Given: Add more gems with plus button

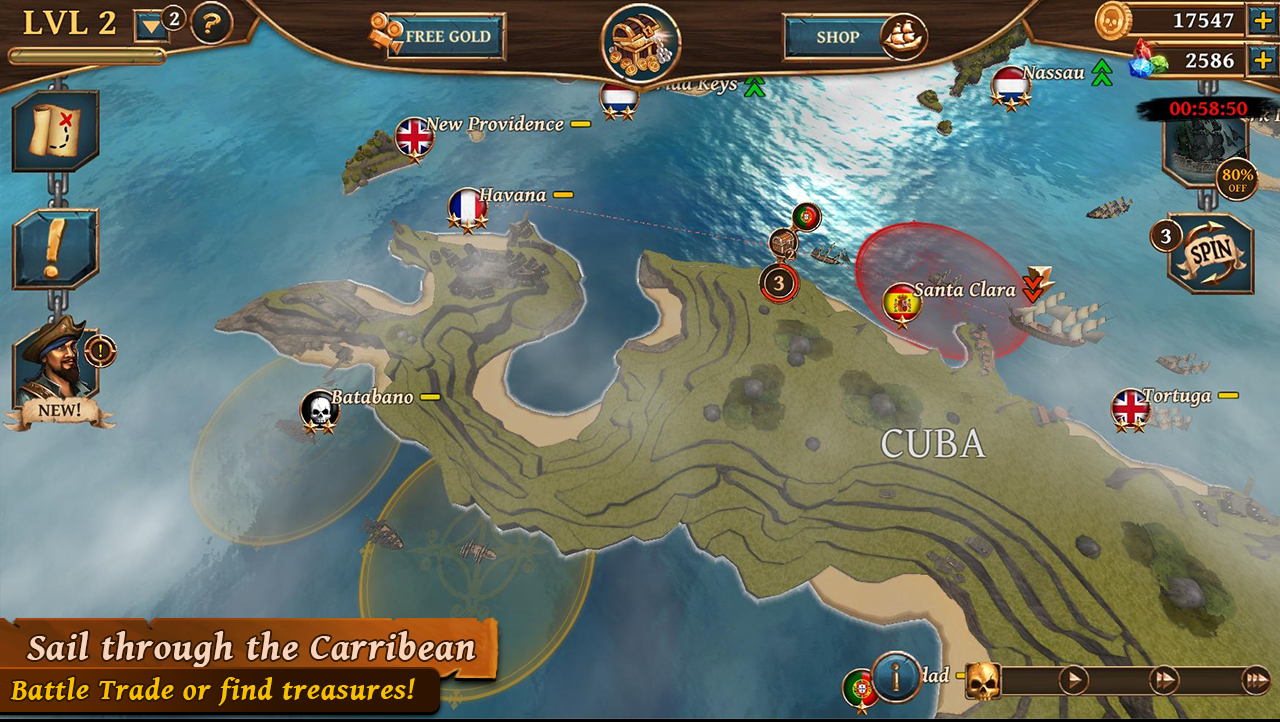Looking at the screenshot, I should point(1260,60).
